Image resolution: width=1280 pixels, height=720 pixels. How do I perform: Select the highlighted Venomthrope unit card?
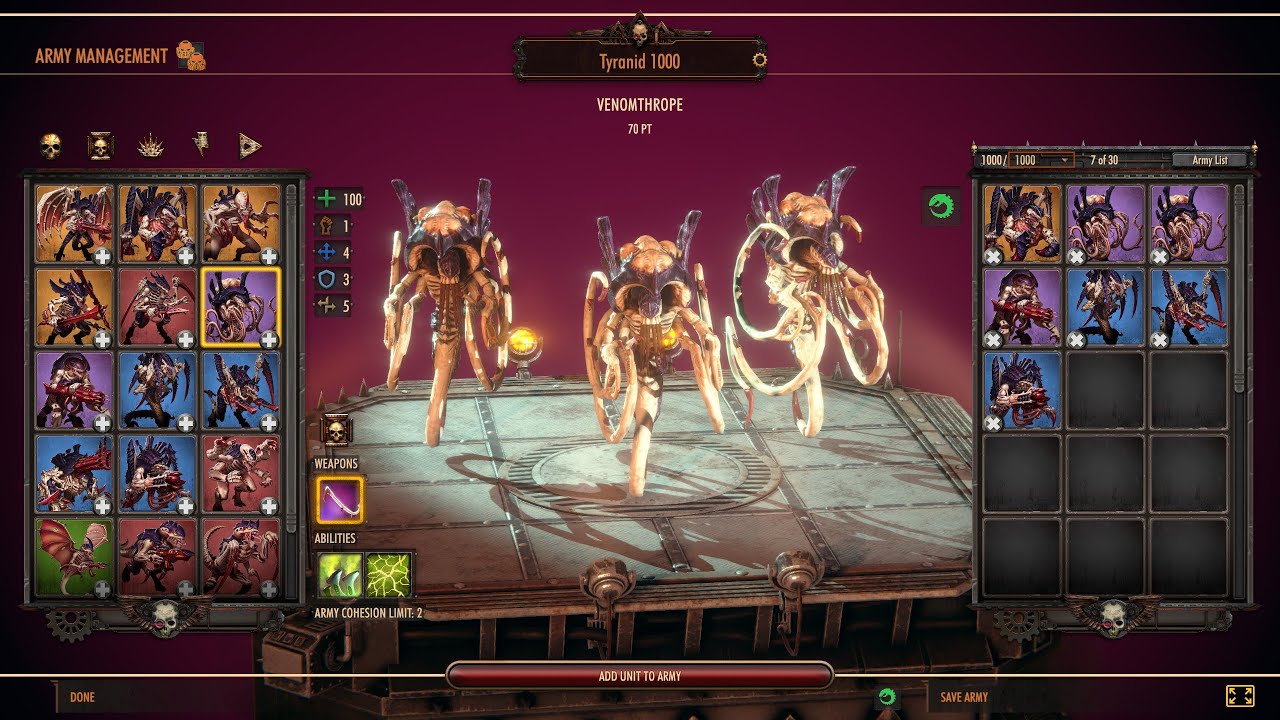click(x=240, y=305)
